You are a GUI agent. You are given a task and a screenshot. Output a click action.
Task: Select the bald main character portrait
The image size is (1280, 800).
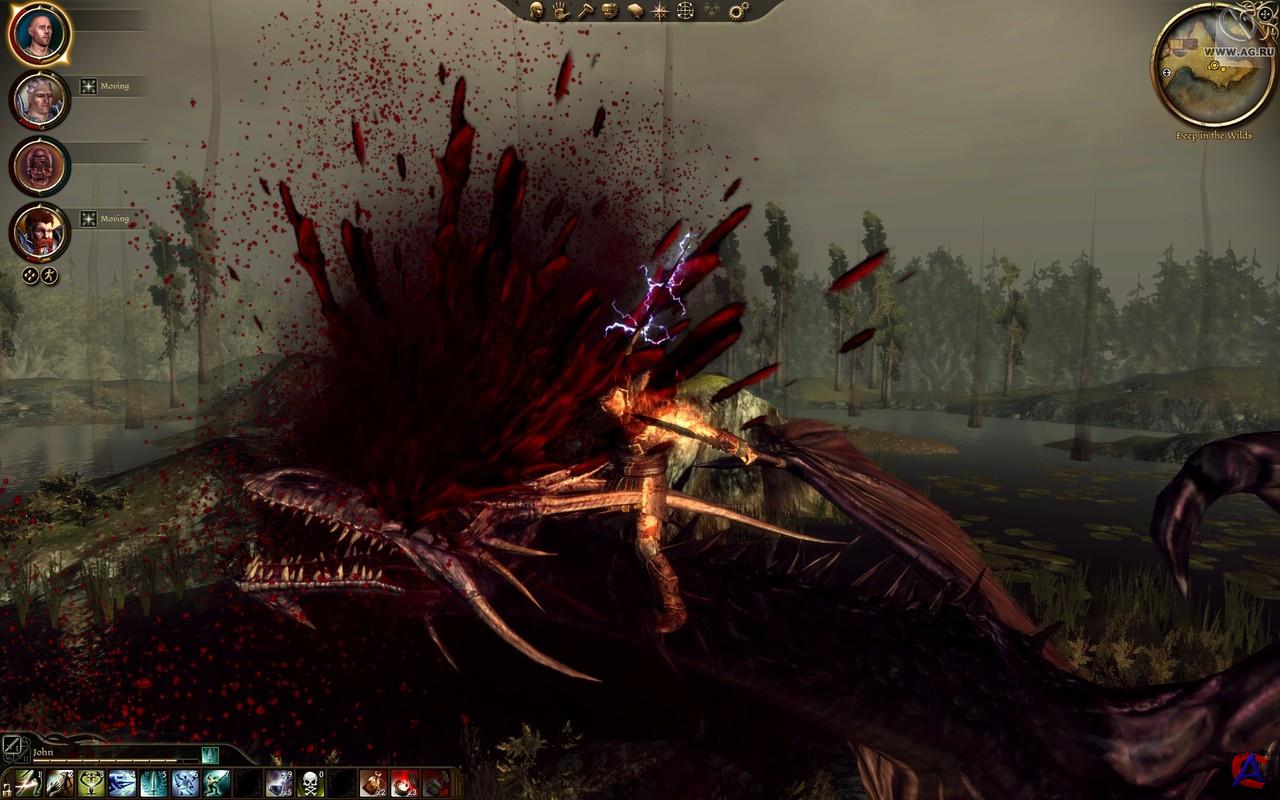(x=40, y=34)
